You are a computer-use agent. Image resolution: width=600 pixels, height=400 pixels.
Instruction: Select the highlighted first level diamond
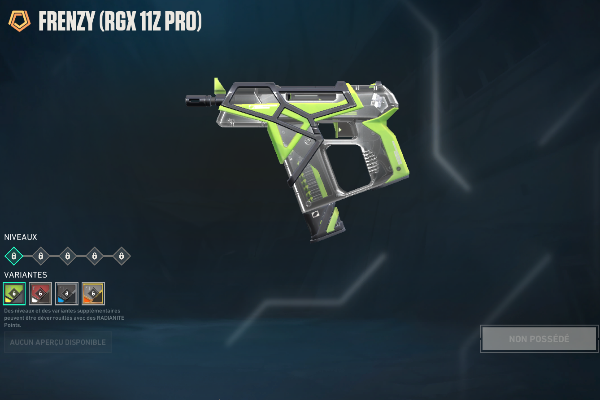pos(14,255)
